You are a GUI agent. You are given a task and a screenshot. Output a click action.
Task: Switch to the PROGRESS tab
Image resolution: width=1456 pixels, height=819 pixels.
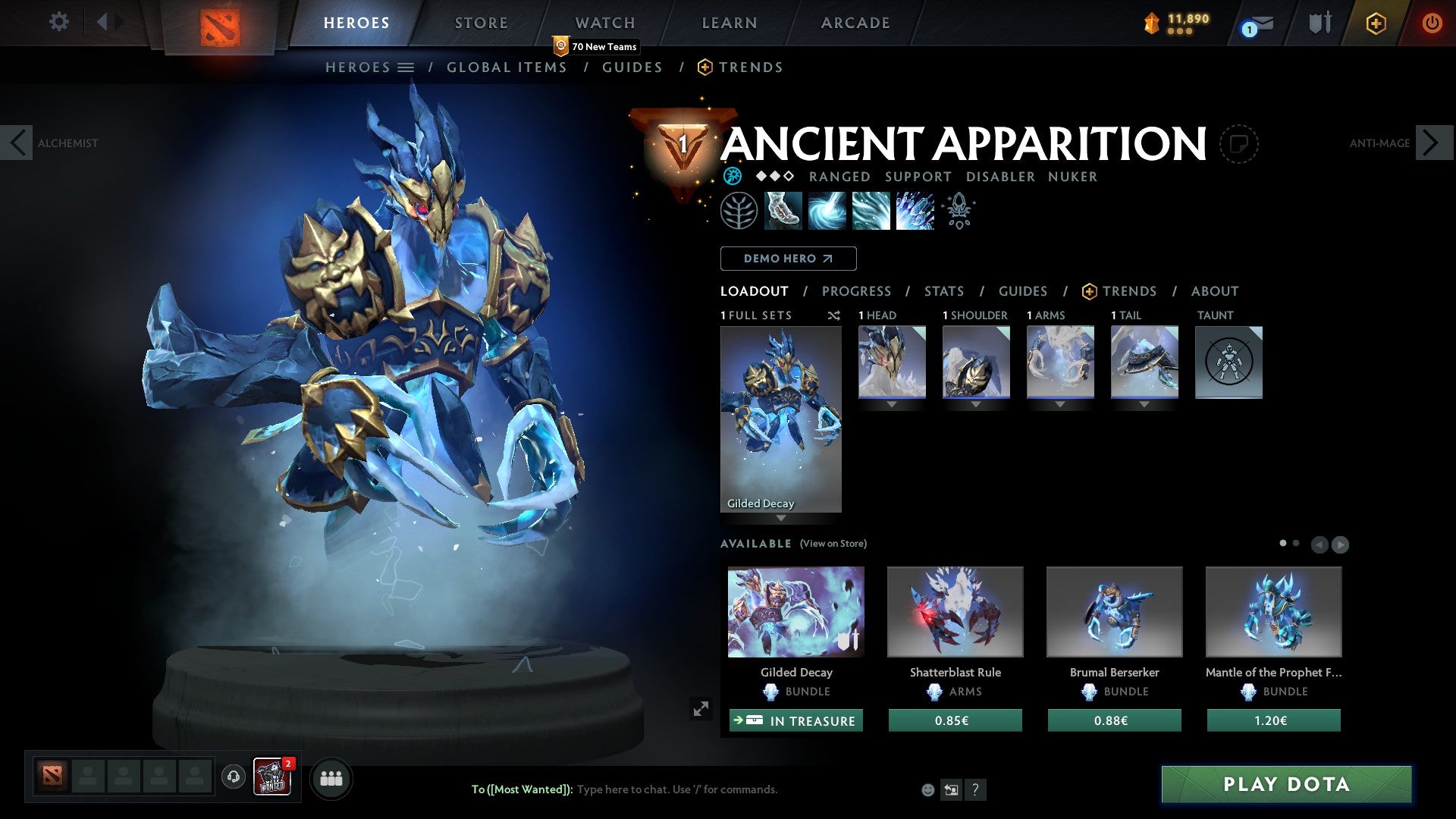tap(857, 291)
